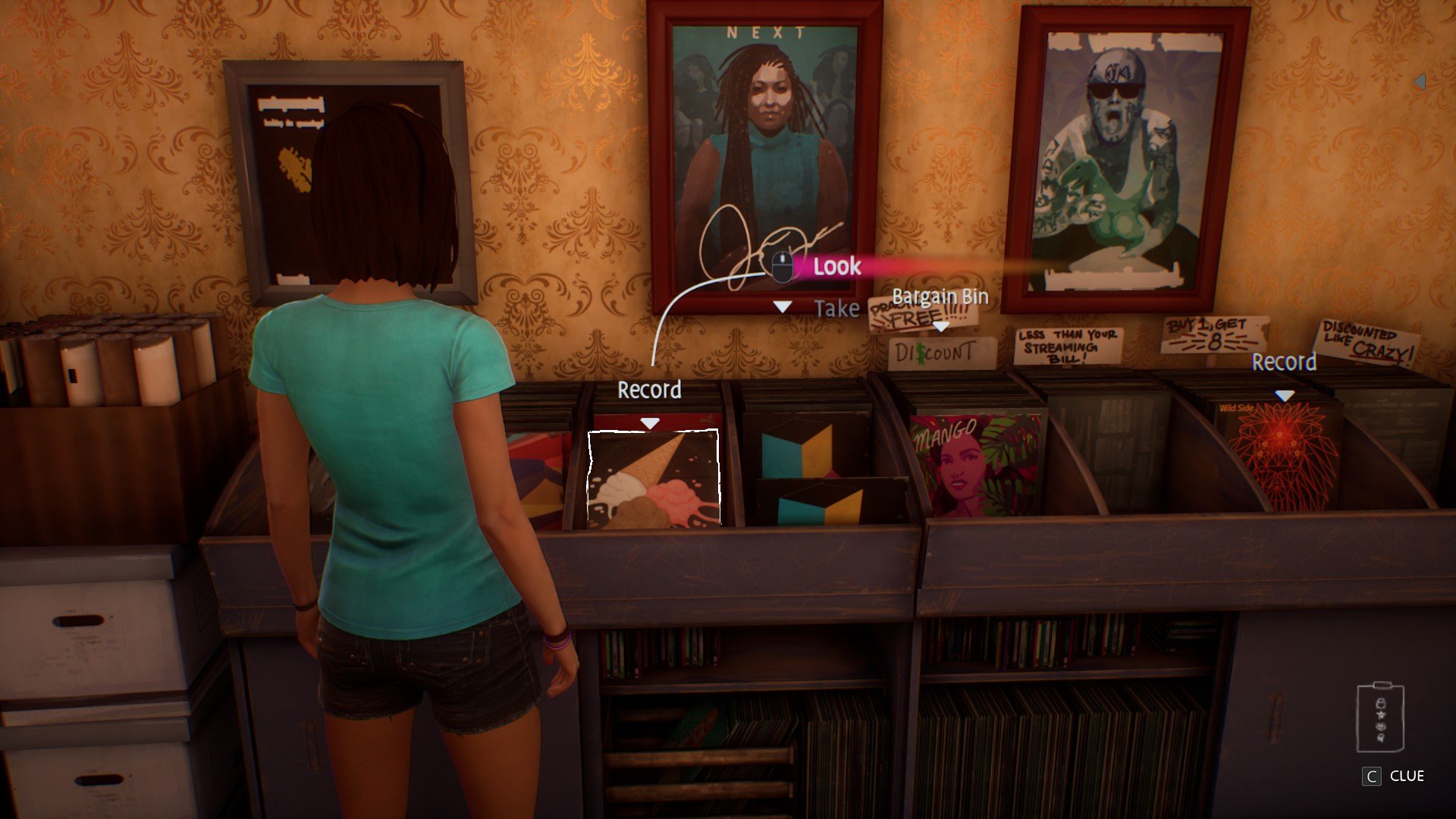Screen dimensions: 1456x819
Task: Click the small arrow indicator at screen edge
Action: pyautogui.click(x=1420, y=81)
